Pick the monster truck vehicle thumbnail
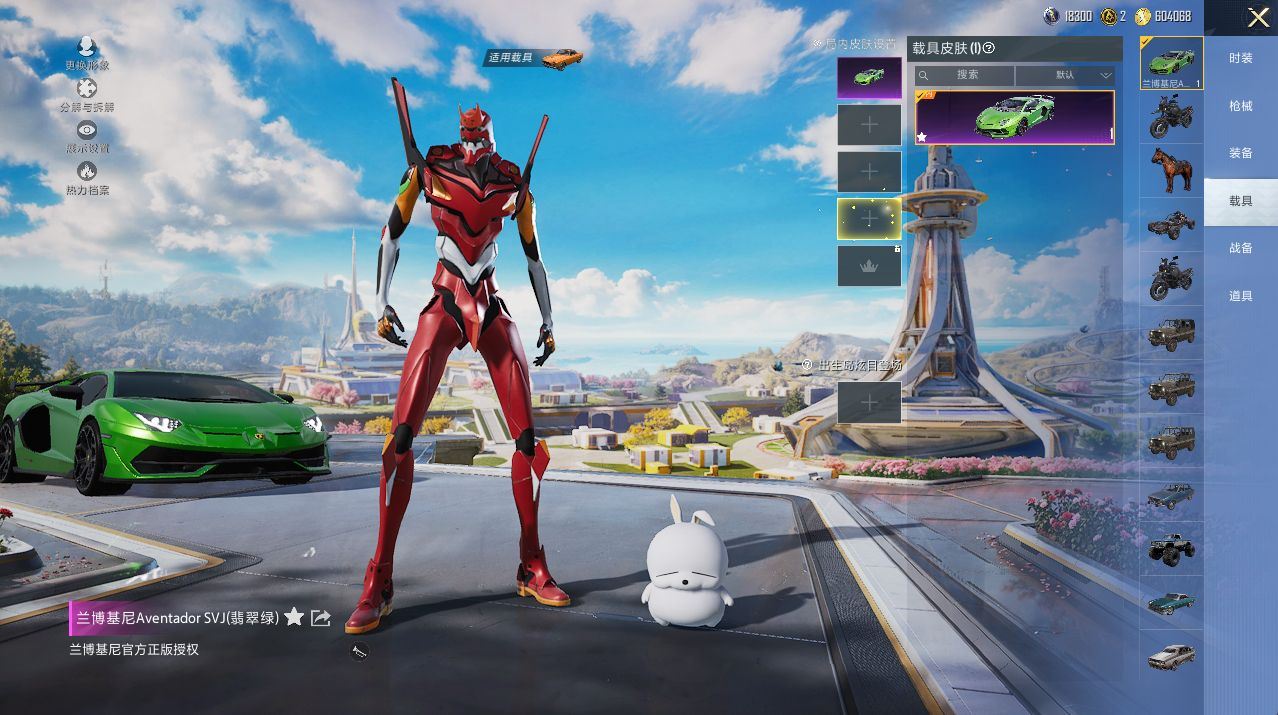 click(x=1171, y=547)
